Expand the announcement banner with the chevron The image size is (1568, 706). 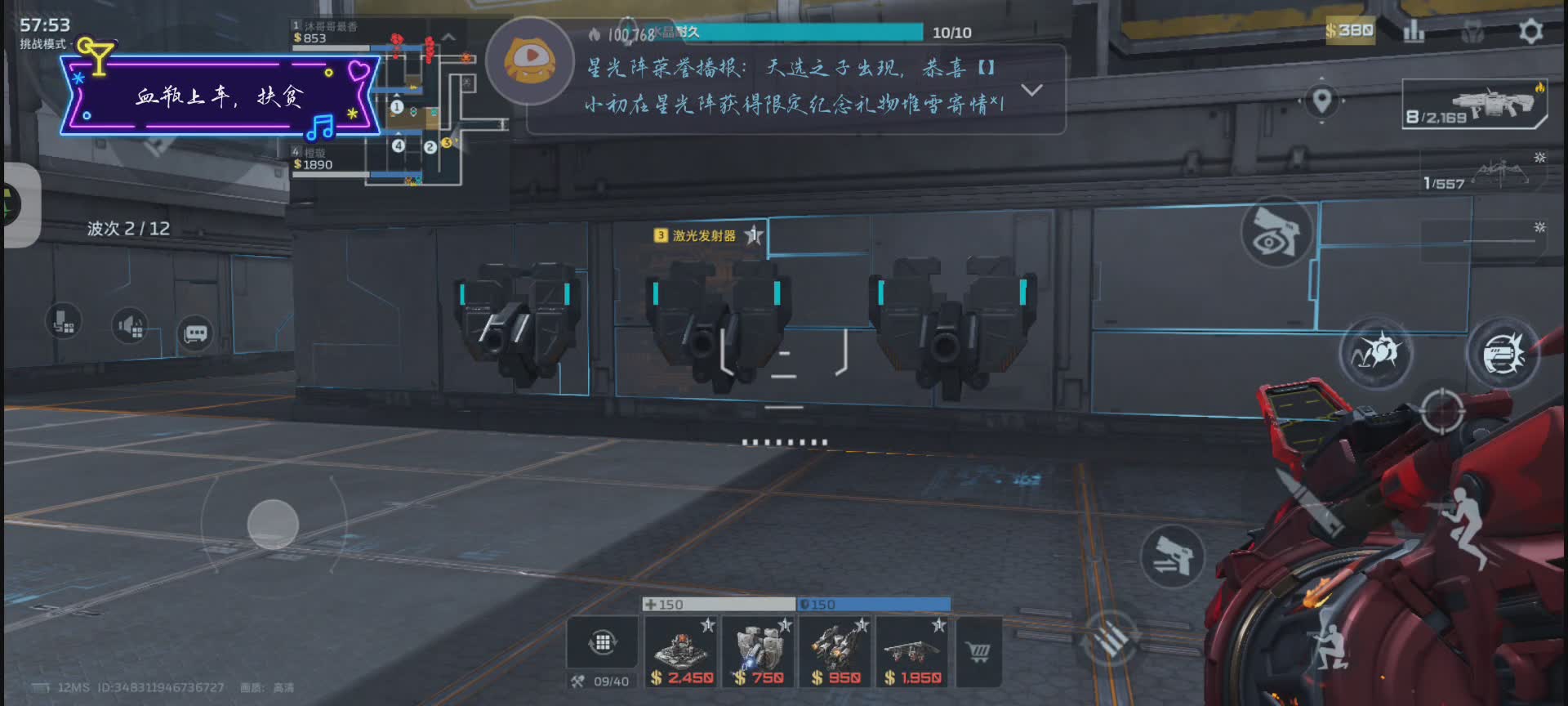[x=1031, y=90]
